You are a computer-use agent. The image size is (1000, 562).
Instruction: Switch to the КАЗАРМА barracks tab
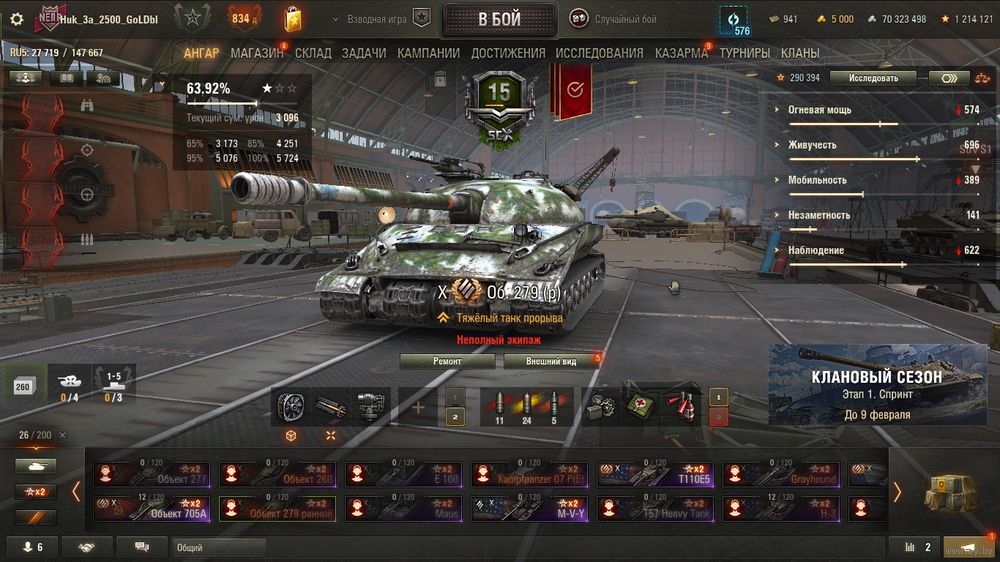click(681, 53)
